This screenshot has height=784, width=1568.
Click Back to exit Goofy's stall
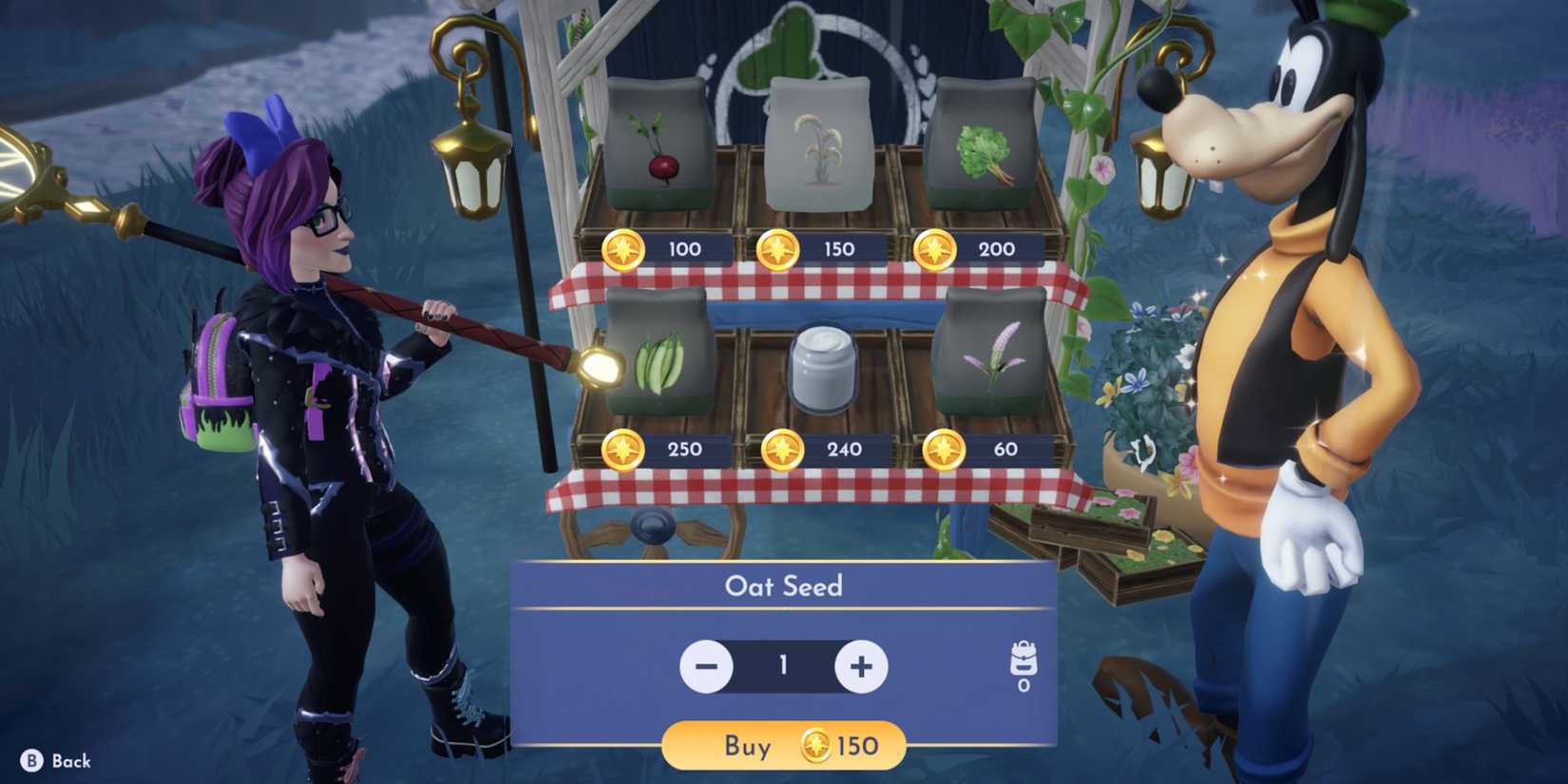tap(71, 761)
